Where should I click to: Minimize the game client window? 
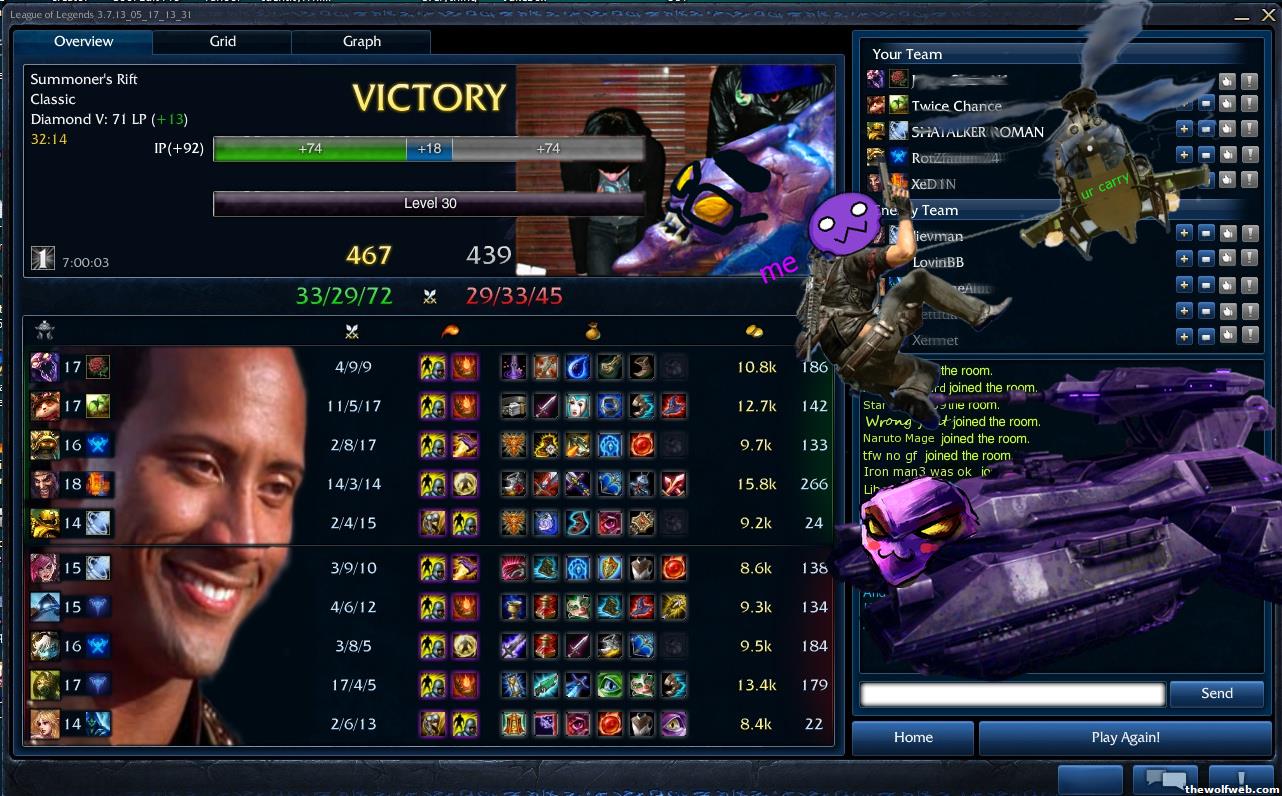click(1241, 17)
